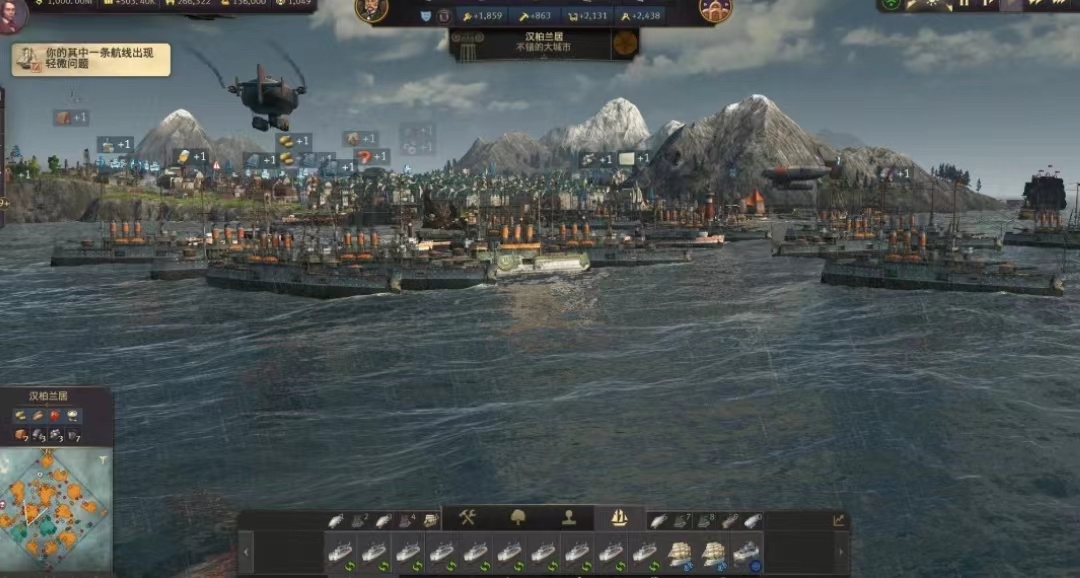Screen dimensions: 1080x578
Task: Click the player portrait in top-left corner
Action: click(12, 15)
